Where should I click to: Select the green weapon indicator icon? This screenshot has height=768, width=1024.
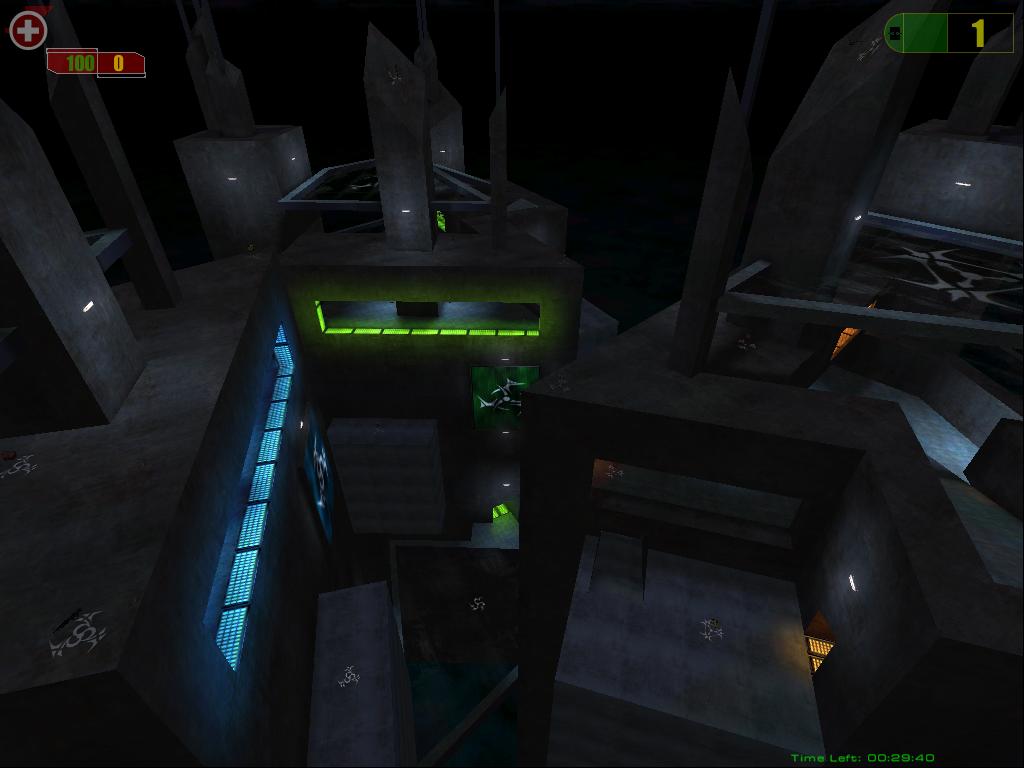coord(895,34)
